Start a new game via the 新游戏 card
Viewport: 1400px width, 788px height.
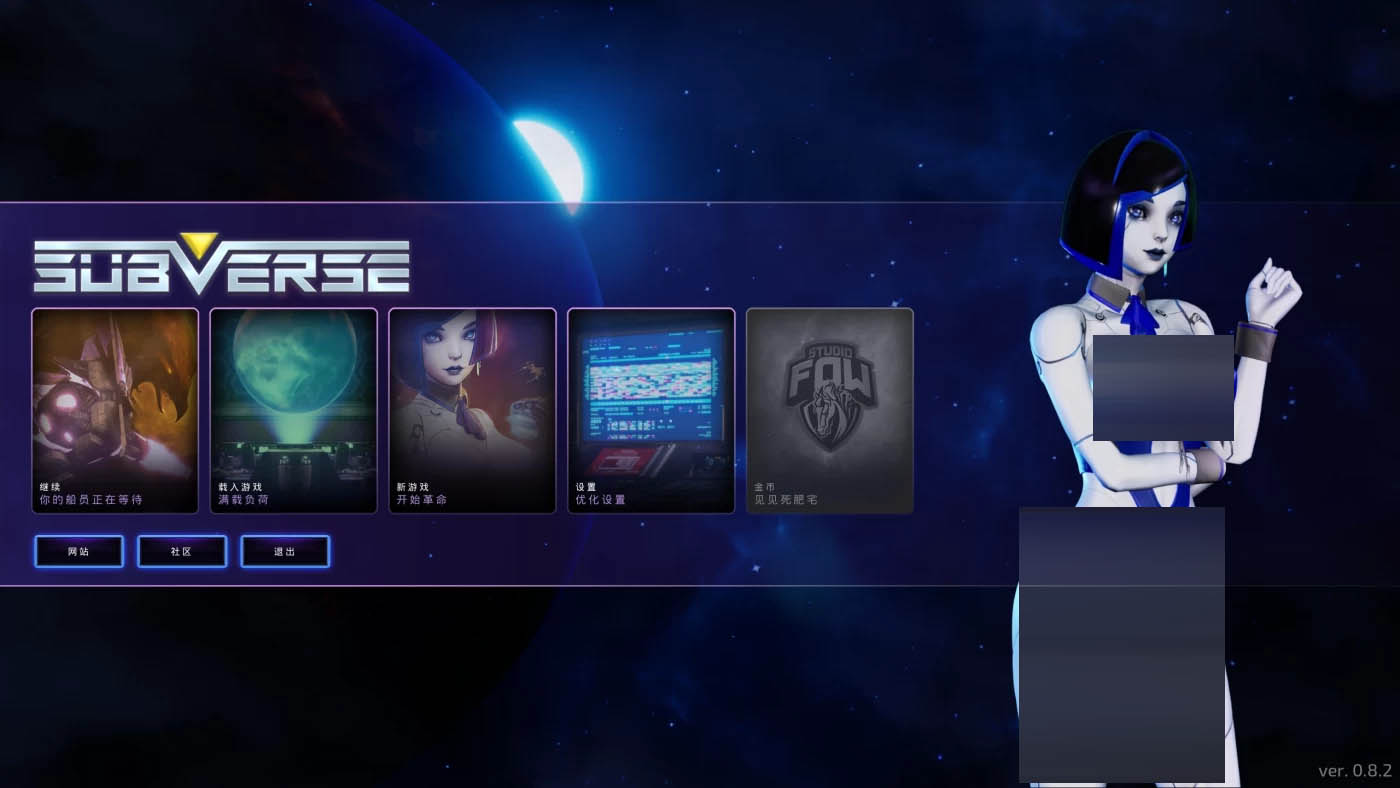[472, 410]
